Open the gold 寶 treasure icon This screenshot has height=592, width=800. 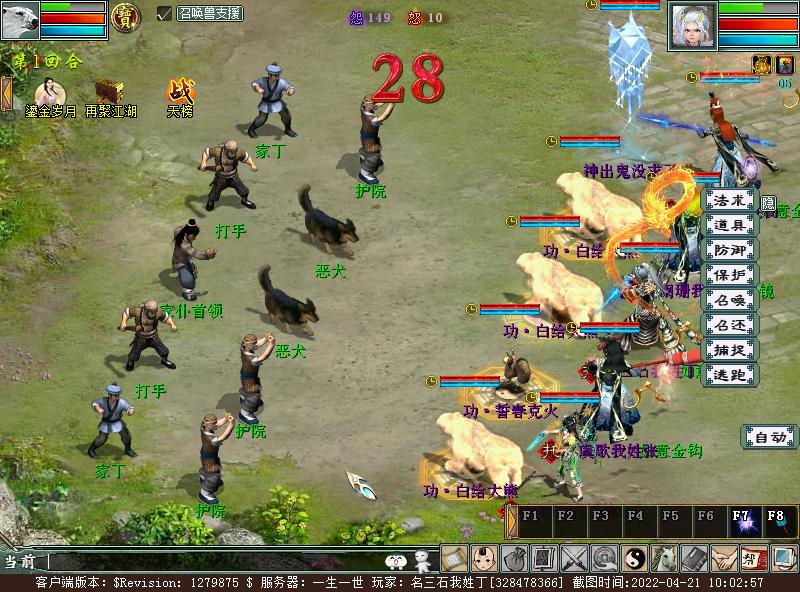(x=125, y=16)
